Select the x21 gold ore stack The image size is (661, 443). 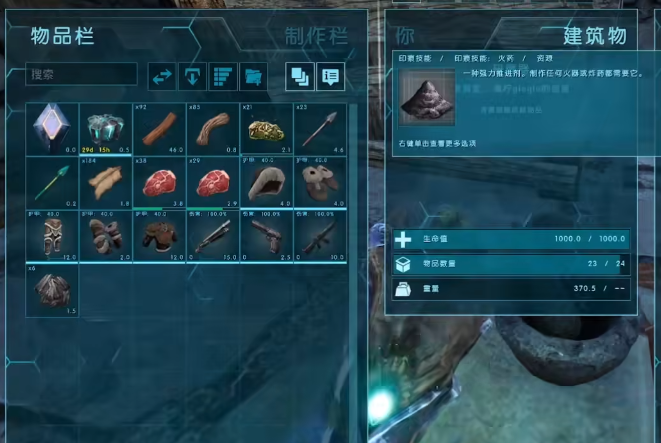(x=266, y=128)
